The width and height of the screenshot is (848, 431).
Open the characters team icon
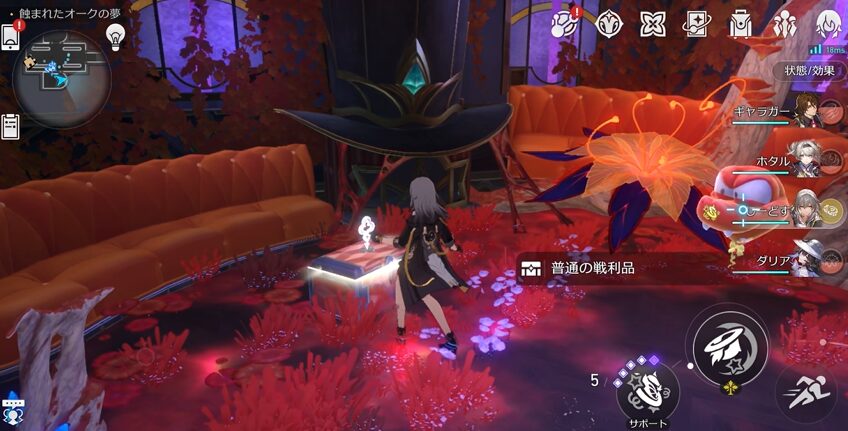pos(785,23)
